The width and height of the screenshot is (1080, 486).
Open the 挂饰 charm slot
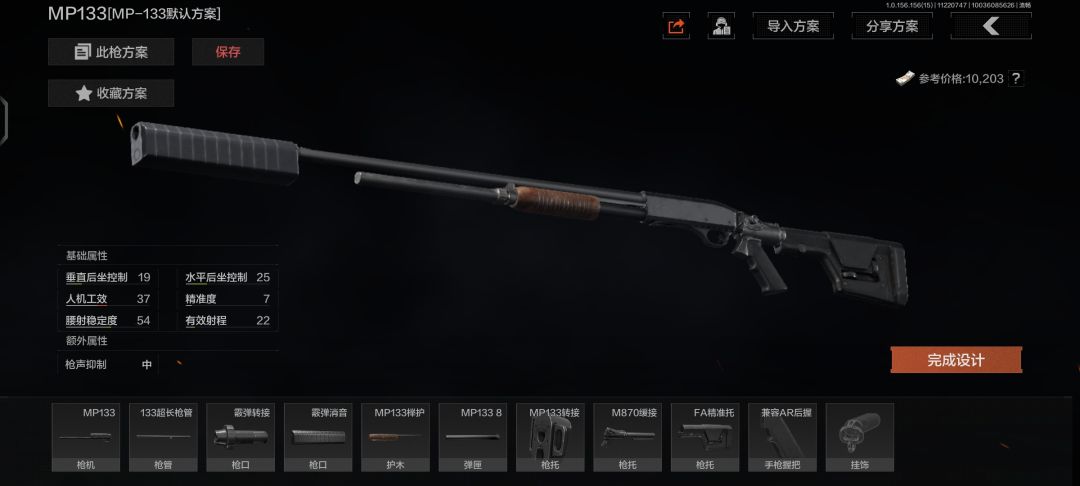click(x=860, y=437)
